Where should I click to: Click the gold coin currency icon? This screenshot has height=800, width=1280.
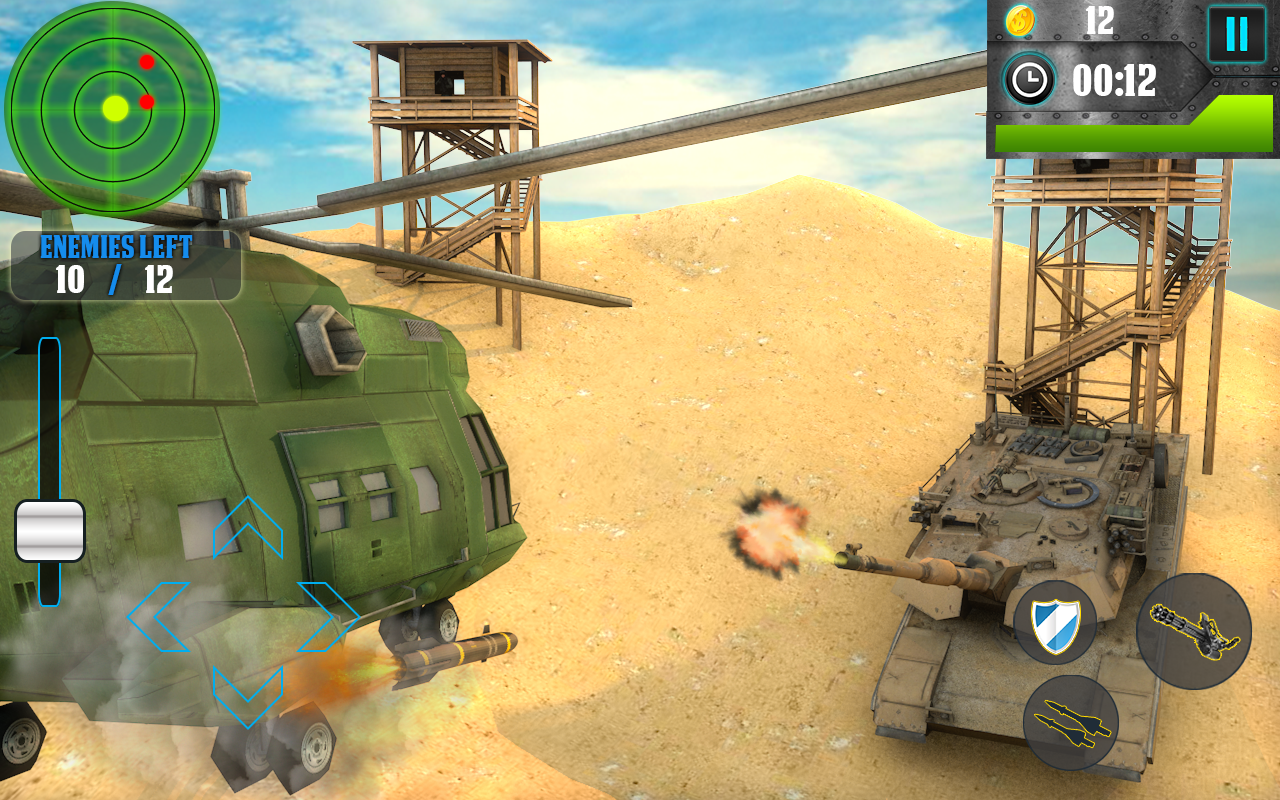pos(1020,22)
